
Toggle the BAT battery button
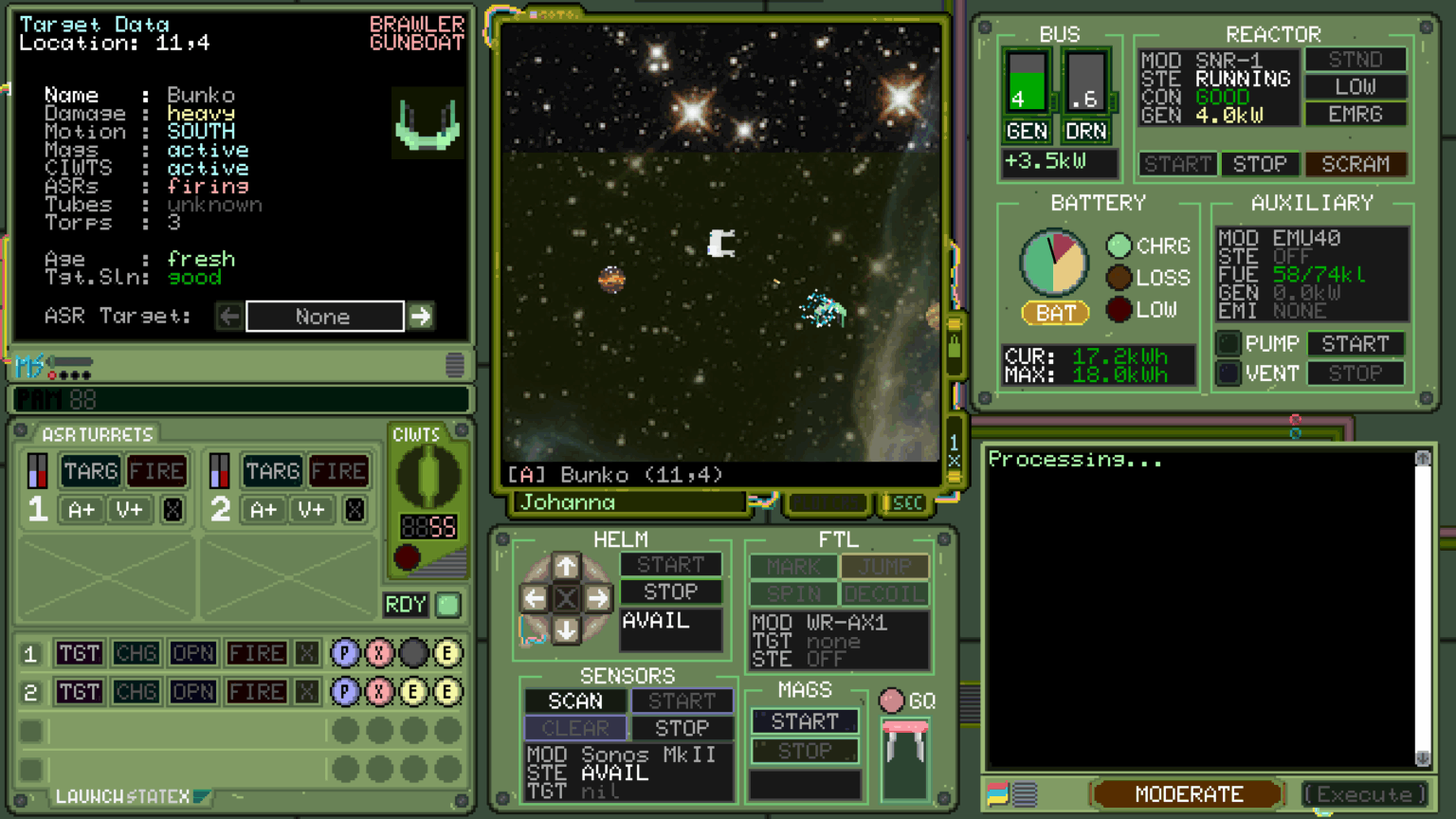click(1055, 313)
